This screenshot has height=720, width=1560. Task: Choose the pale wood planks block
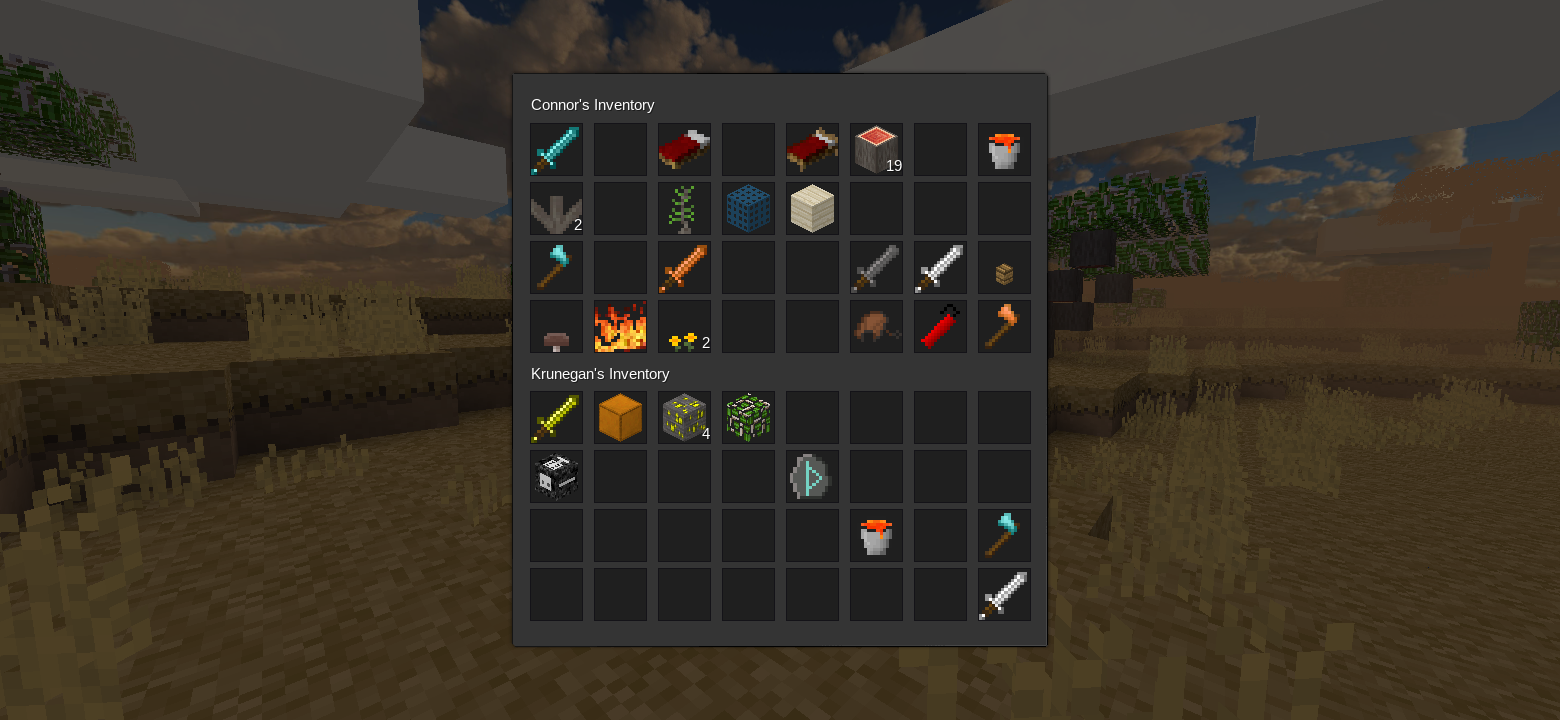pos(812,209)
